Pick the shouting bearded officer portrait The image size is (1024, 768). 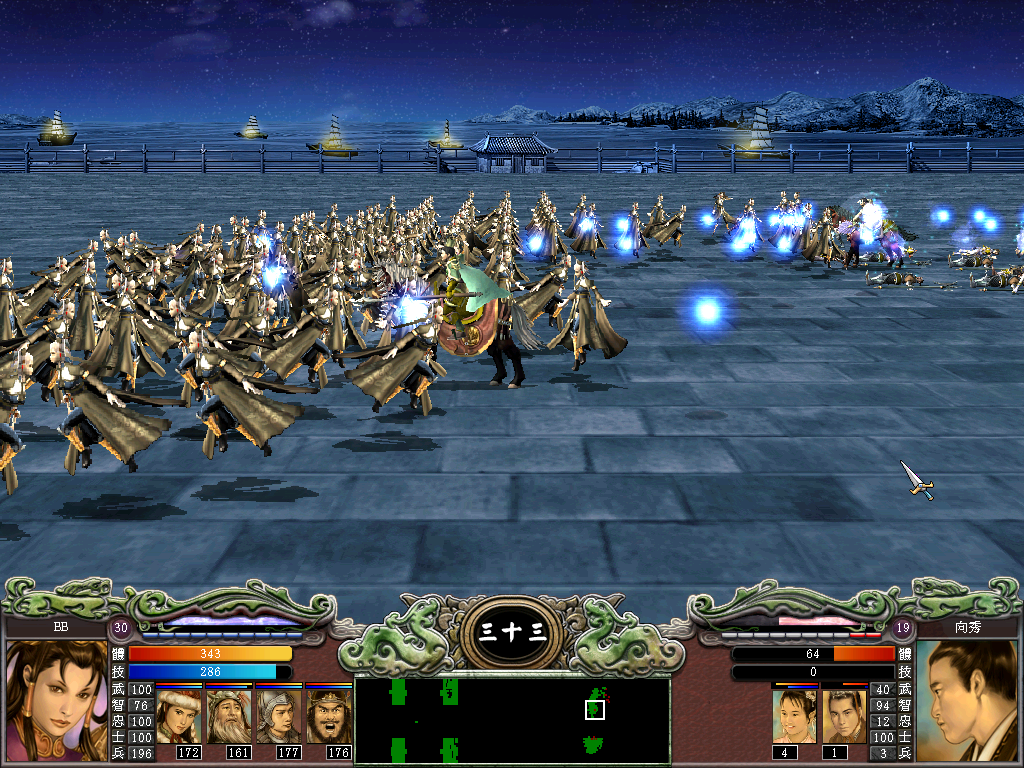click(328, 716)
